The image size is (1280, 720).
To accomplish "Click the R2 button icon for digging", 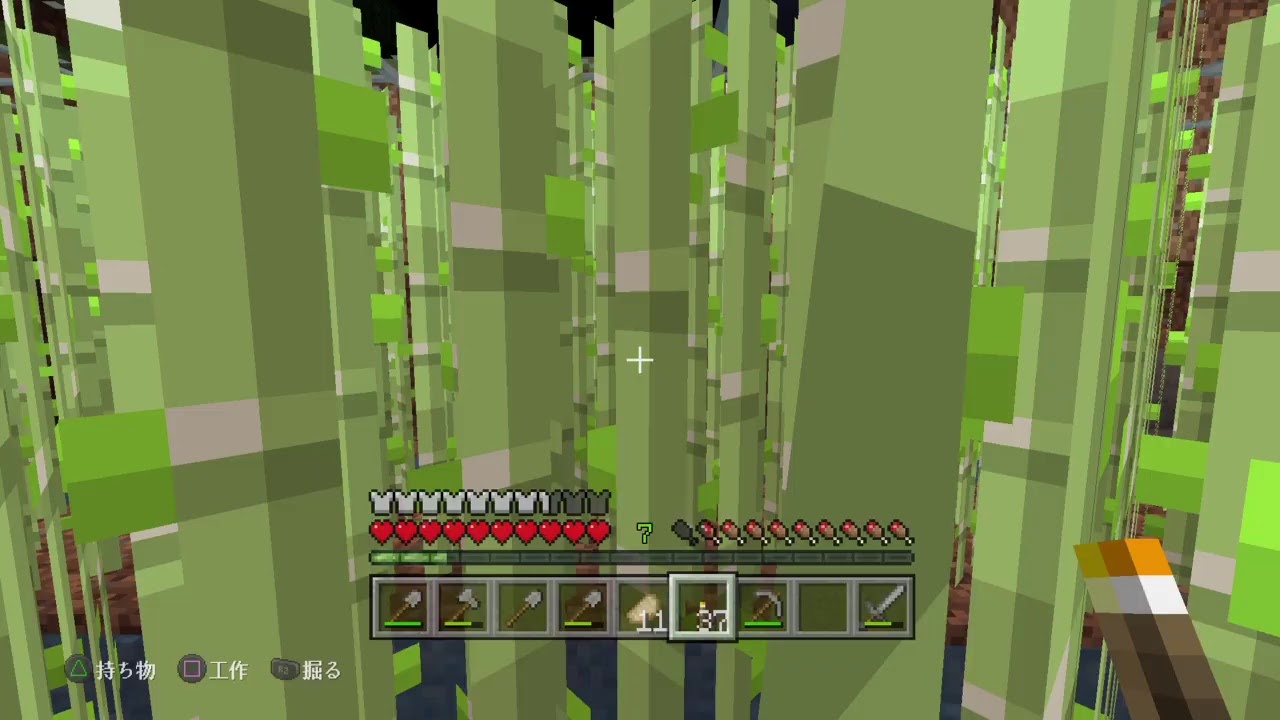I will click(x=286, y=671).
